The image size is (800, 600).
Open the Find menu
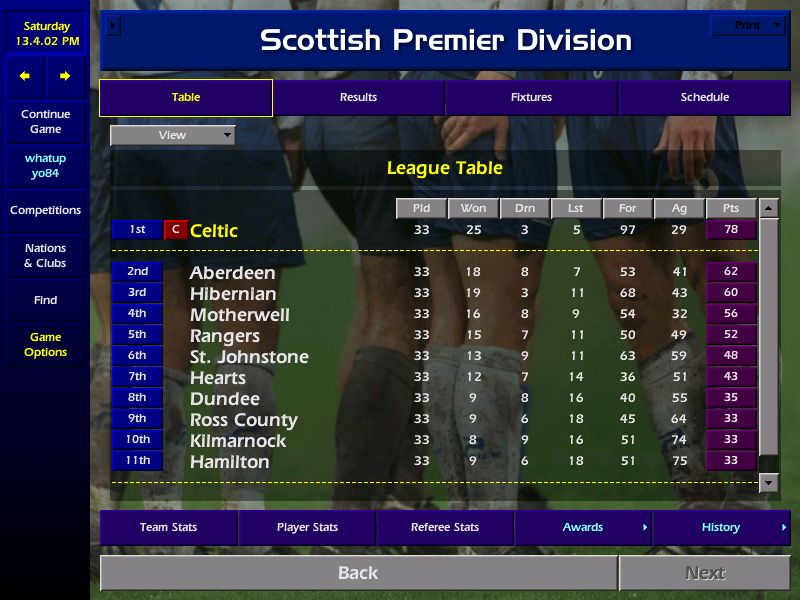pyautogui.click(x=45, y=300)
